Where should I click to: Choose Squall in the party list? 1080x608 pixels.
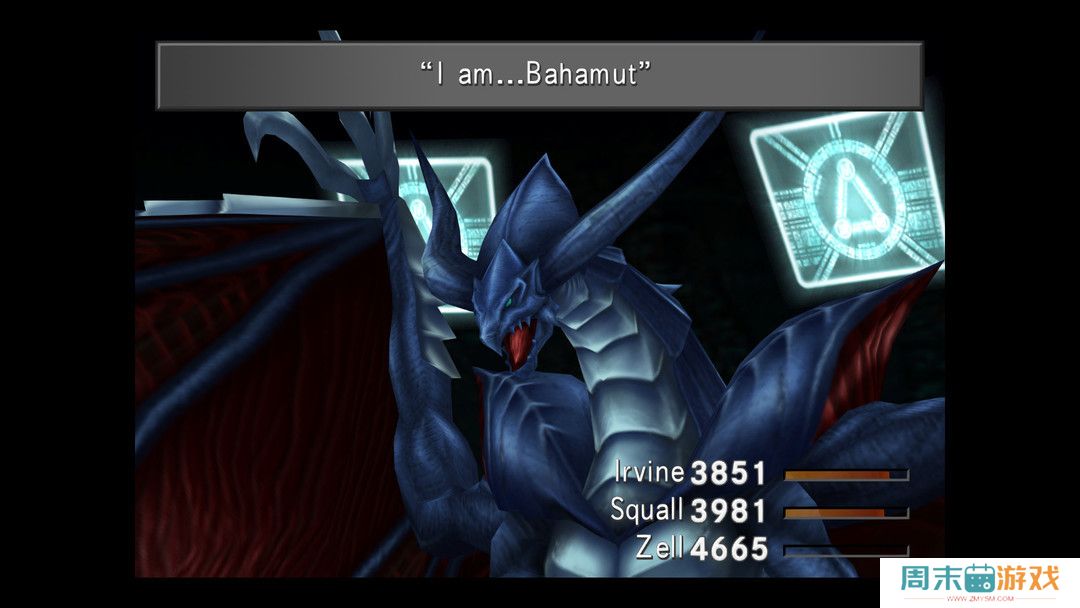click(x=646, y=510)
